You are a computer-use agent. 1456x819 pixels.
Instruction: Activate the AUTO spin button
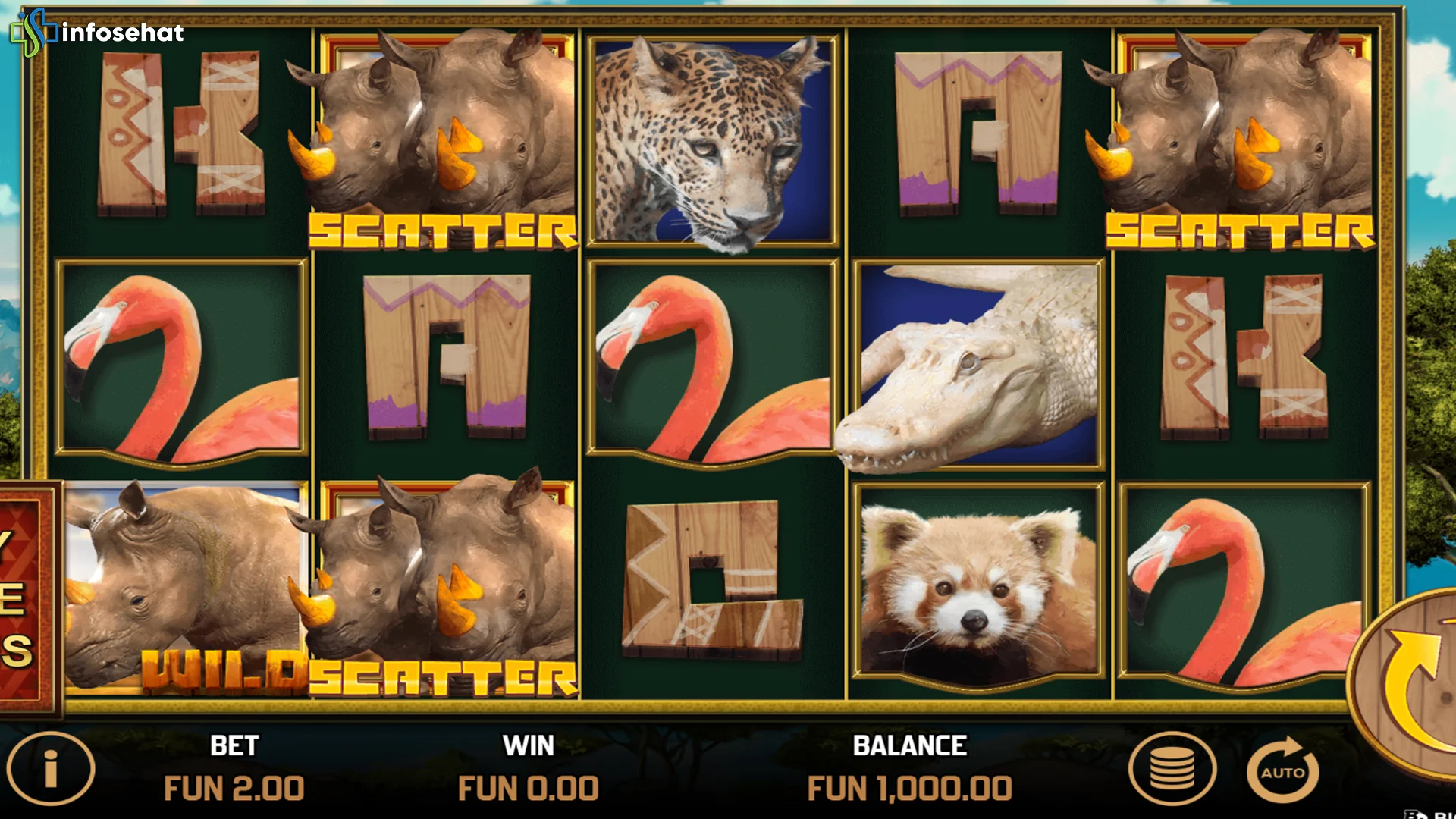pyautogui.click(x=1283, y=770)
